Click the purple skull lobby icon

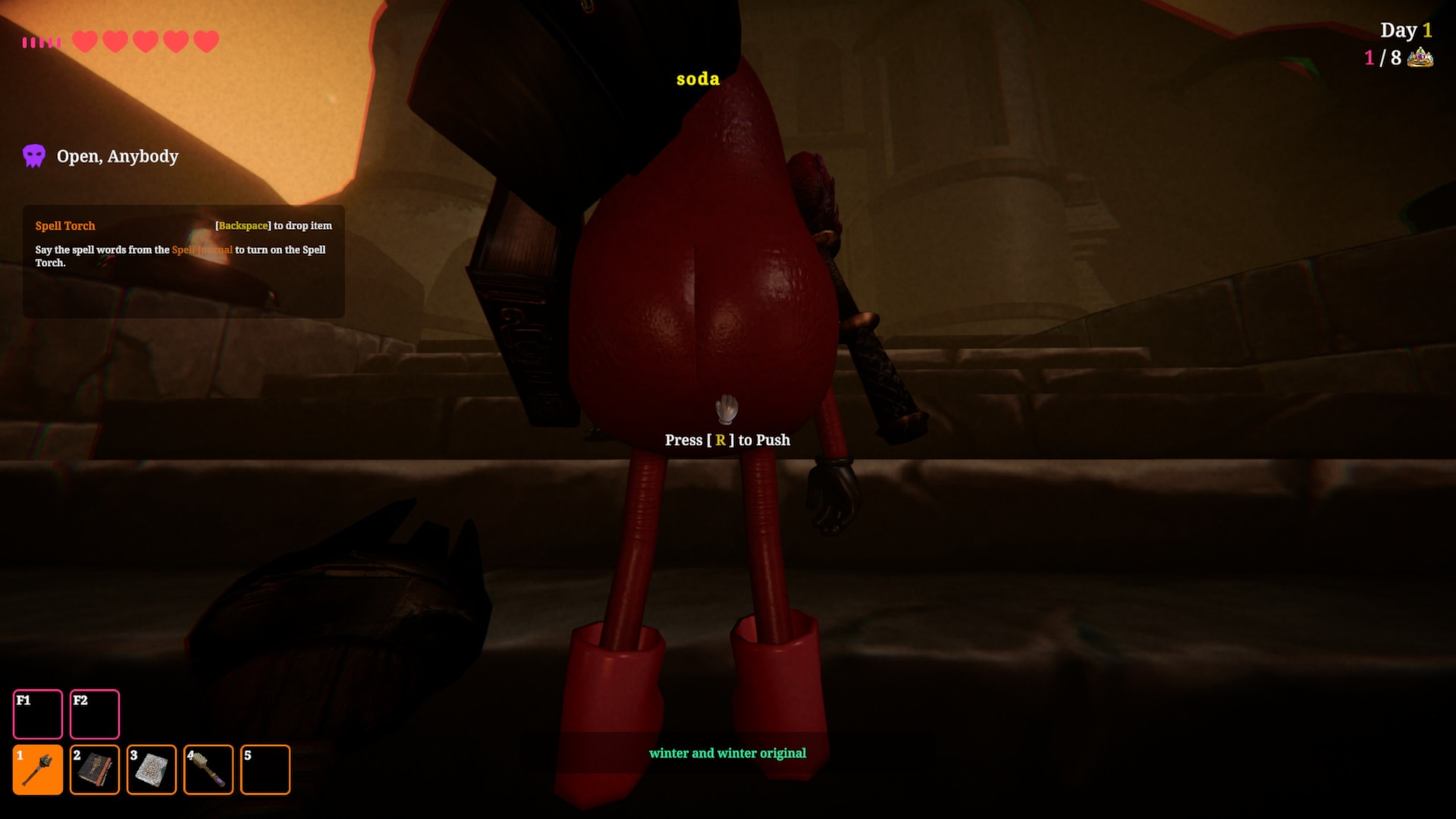point(34,156)
